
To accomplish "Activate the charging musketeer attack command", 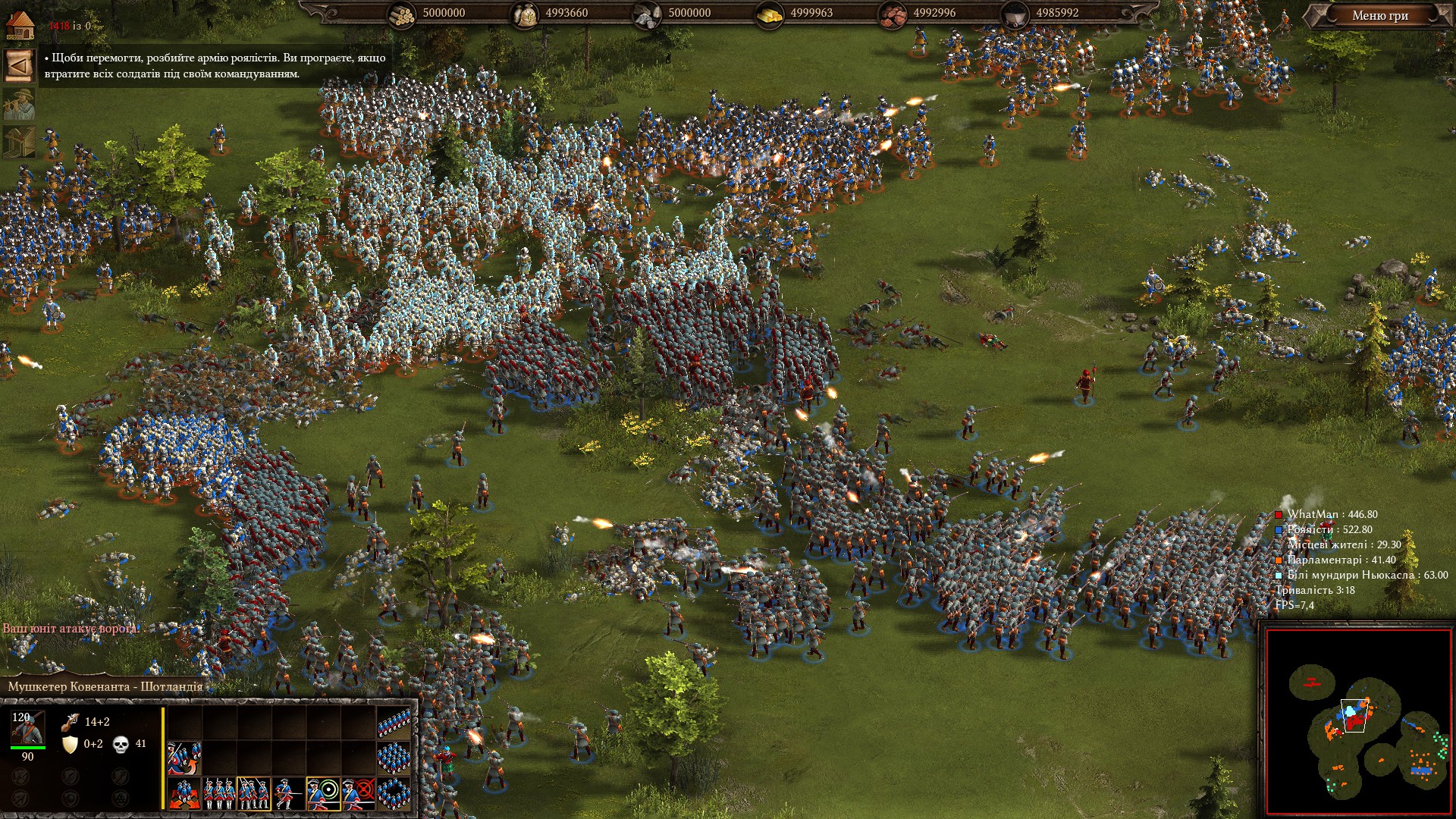I will (x=289, y=793).
